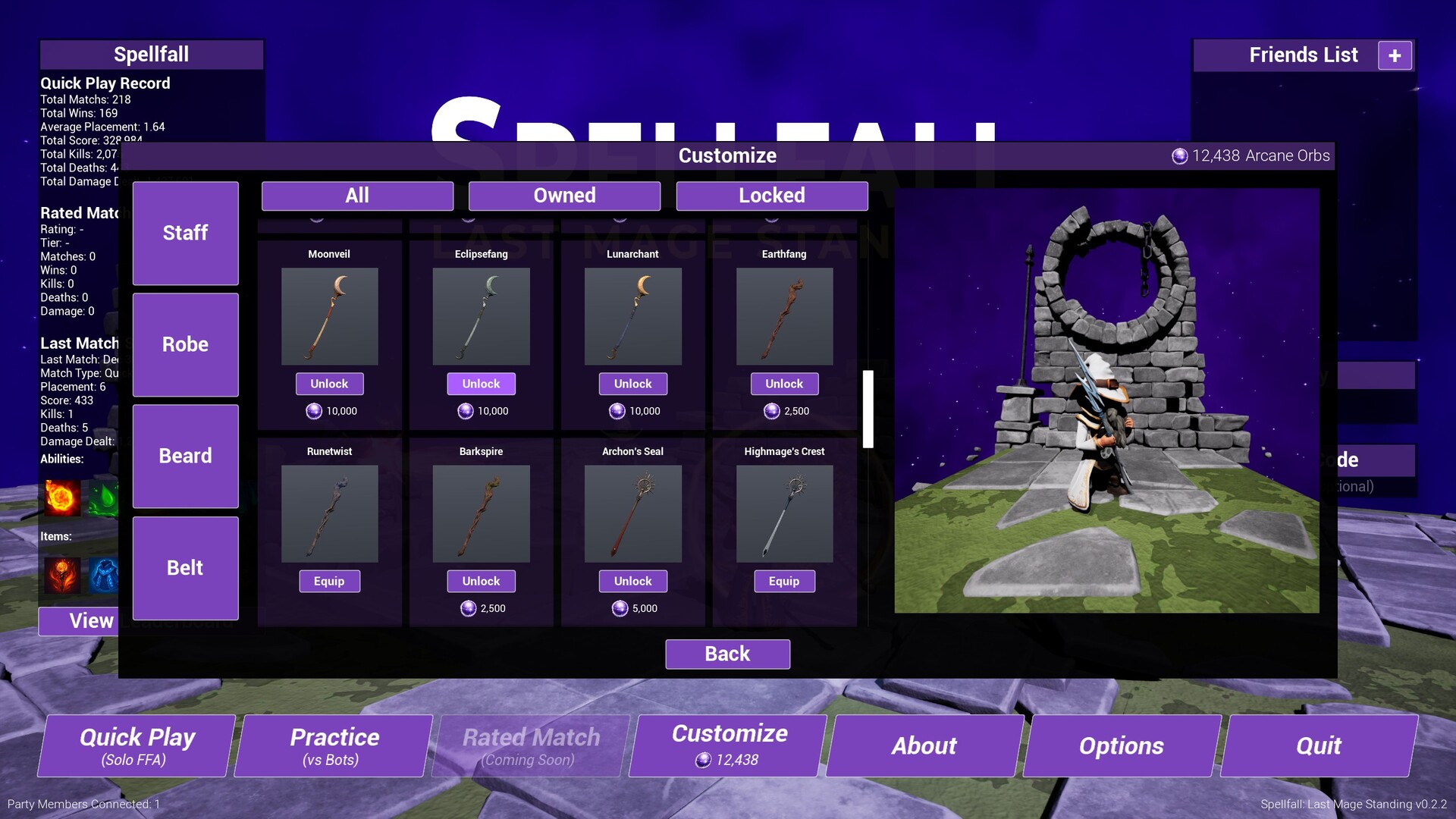1456x819 pixels.
Task: Click the blue robe item icon
Action: click(x=105, y=575)
